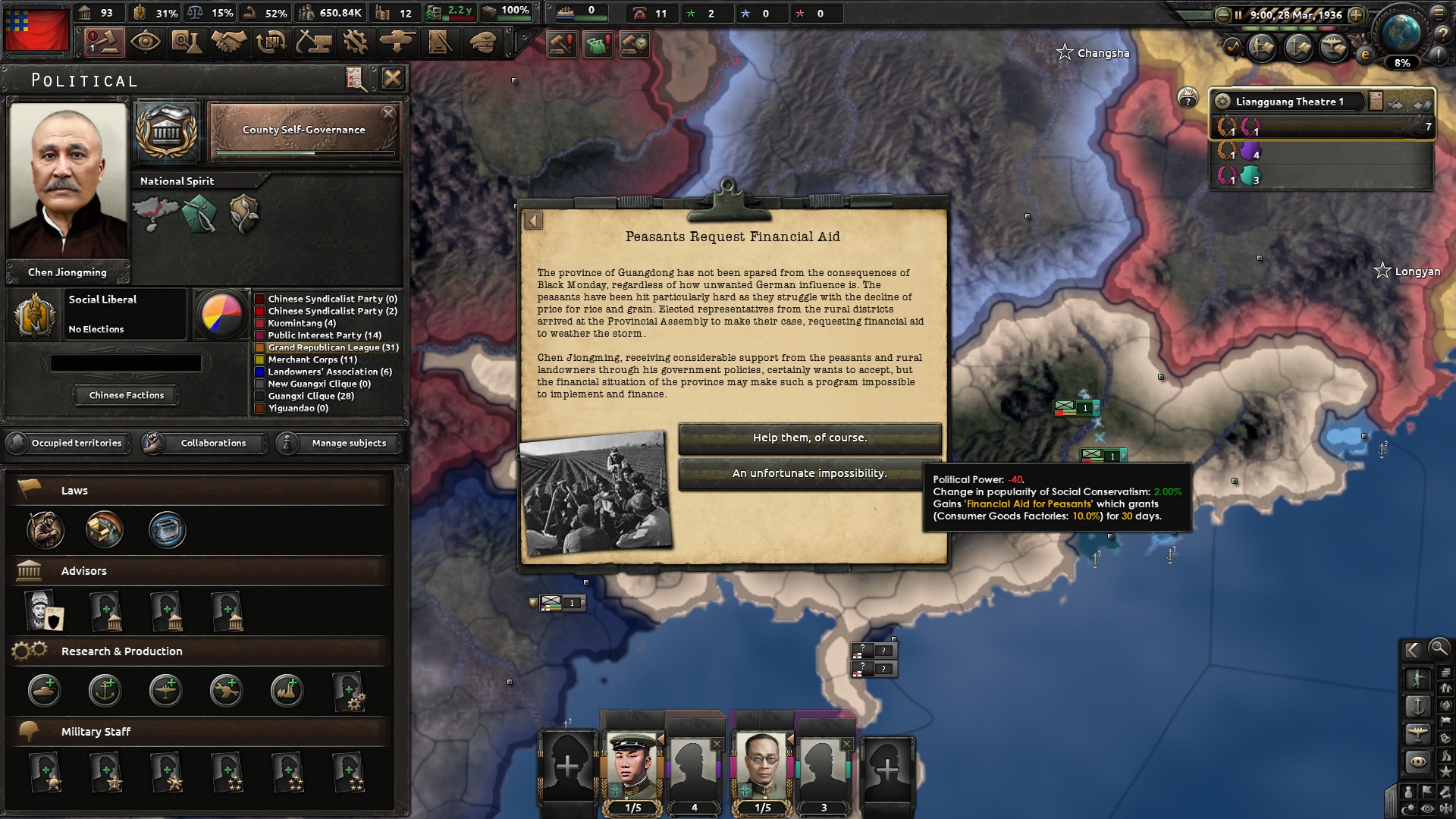Switch to the Occupied territories tab
This screenshot has height=819, width=1456.
click(x=74, y=444)
